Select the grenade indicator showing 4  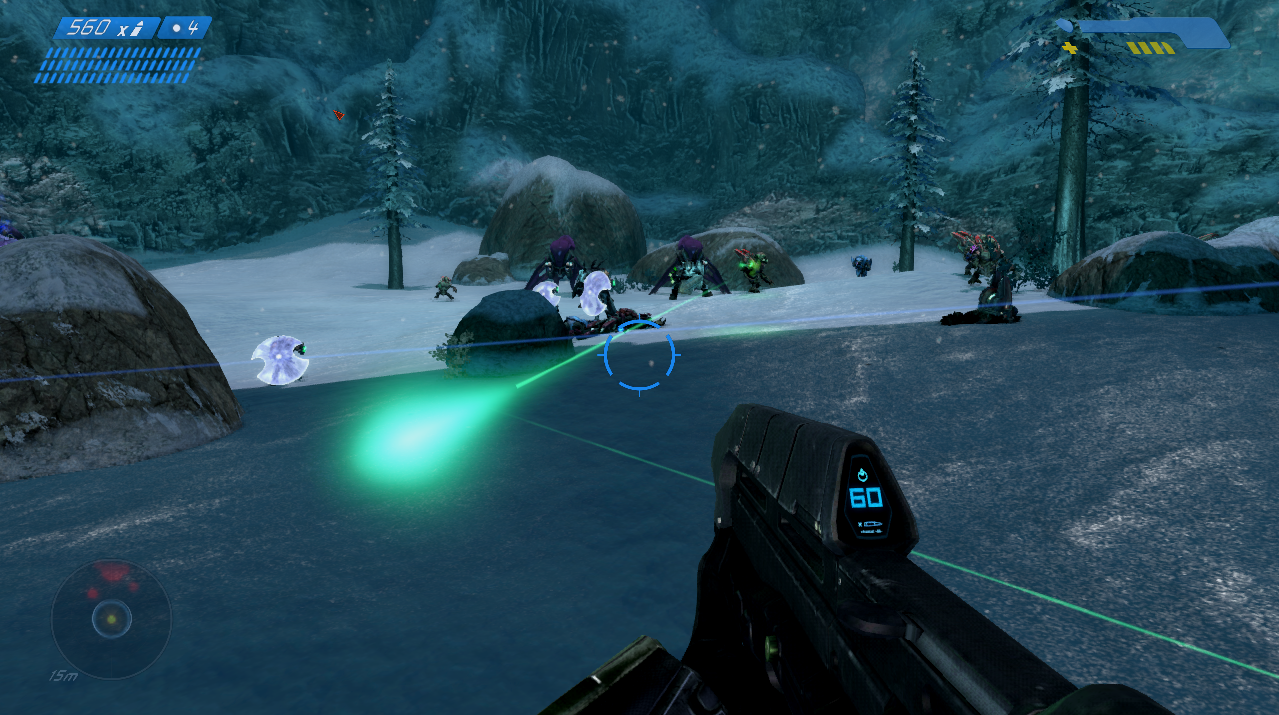pyautogui.click(x=185, y=28)
